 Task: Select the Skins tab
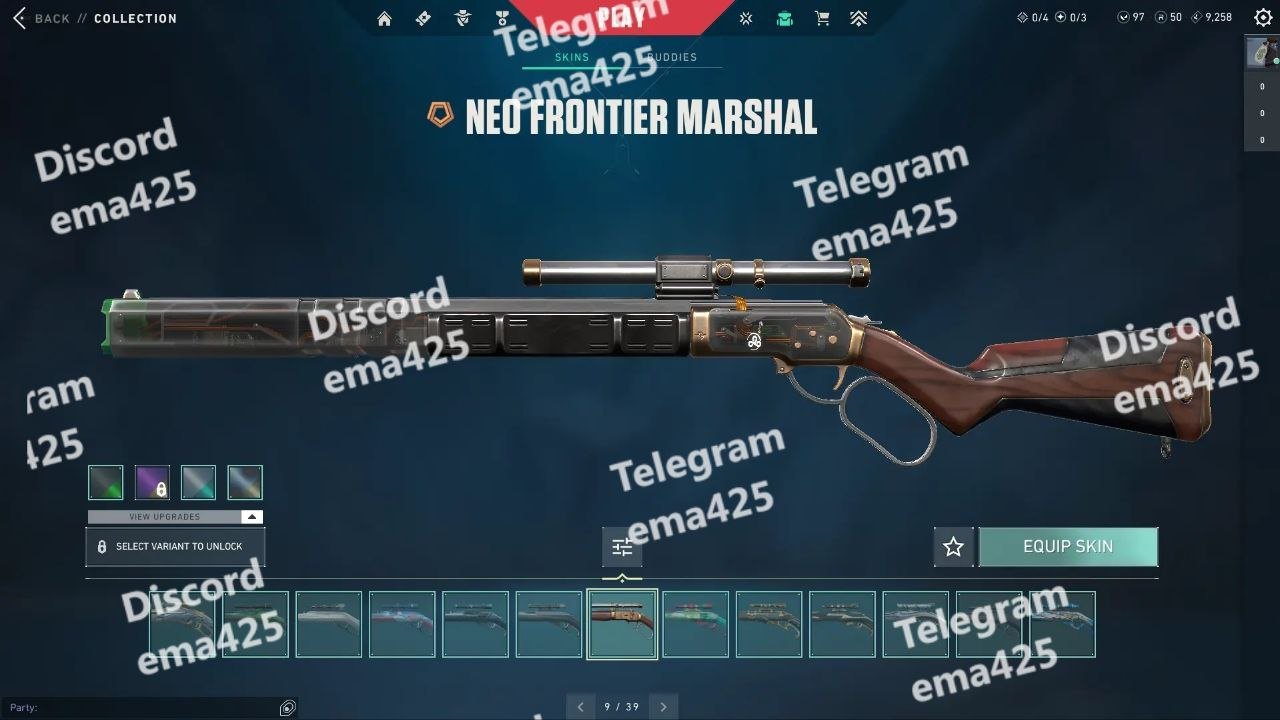coord(572,57)
